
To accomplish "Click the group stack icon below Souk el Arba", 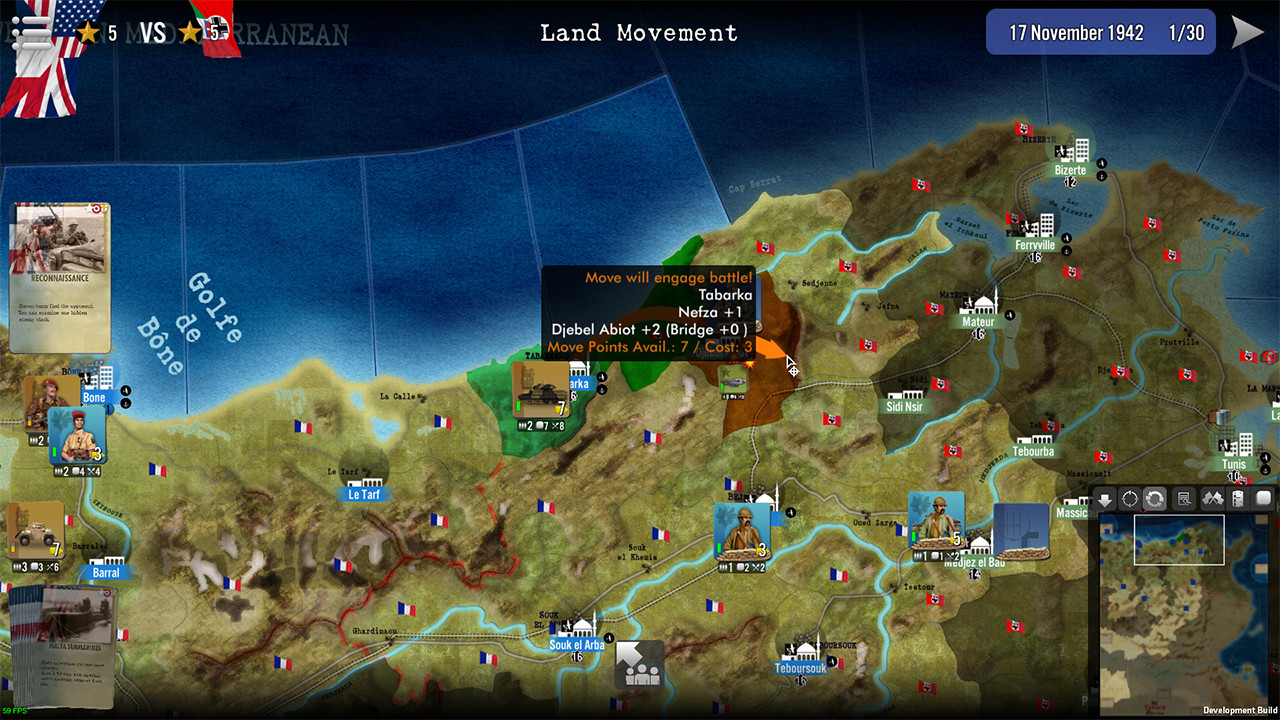I will tap(640, 662).
